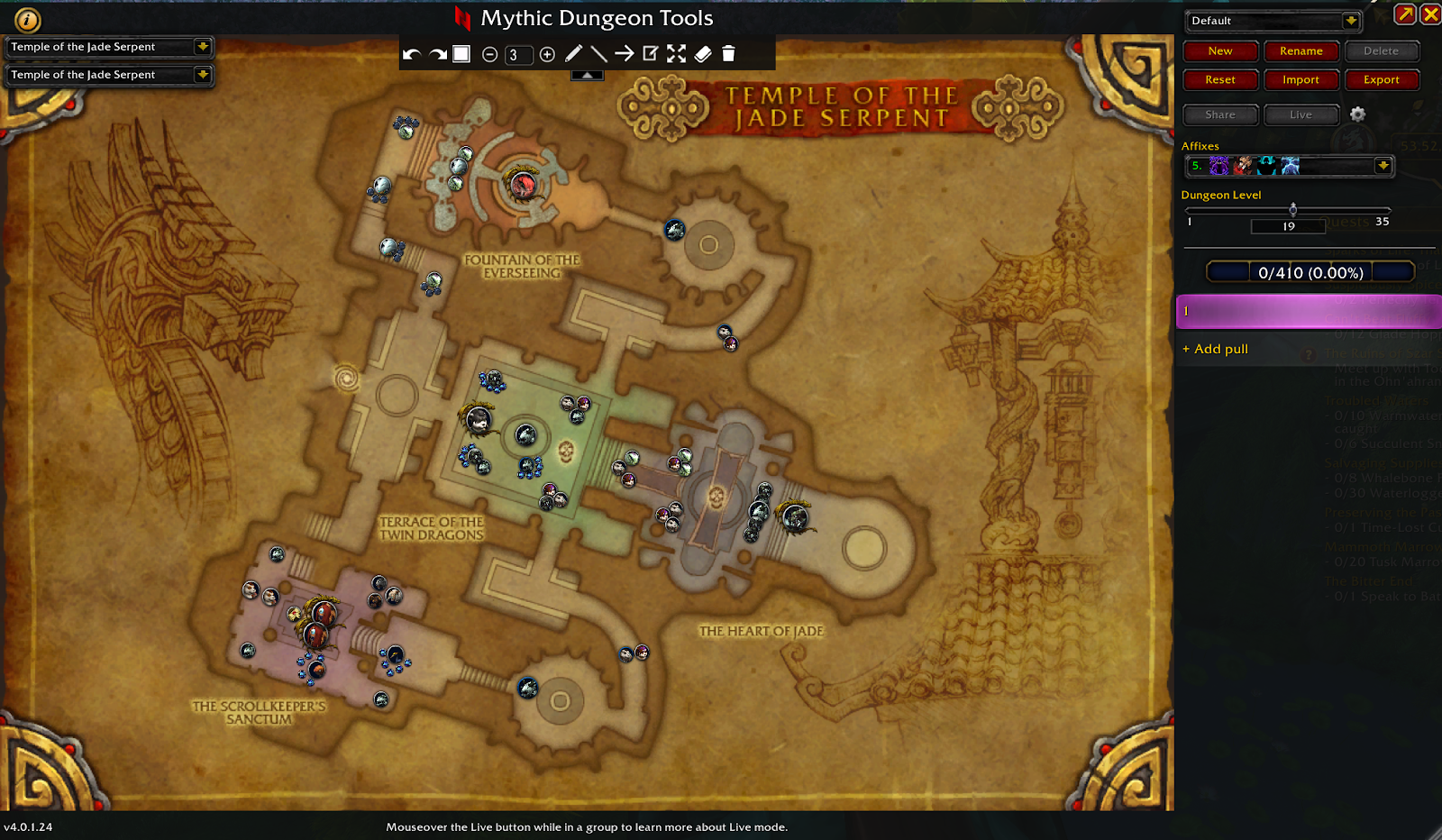
Task: Export the current route
Action: [x=1381, y=80]
